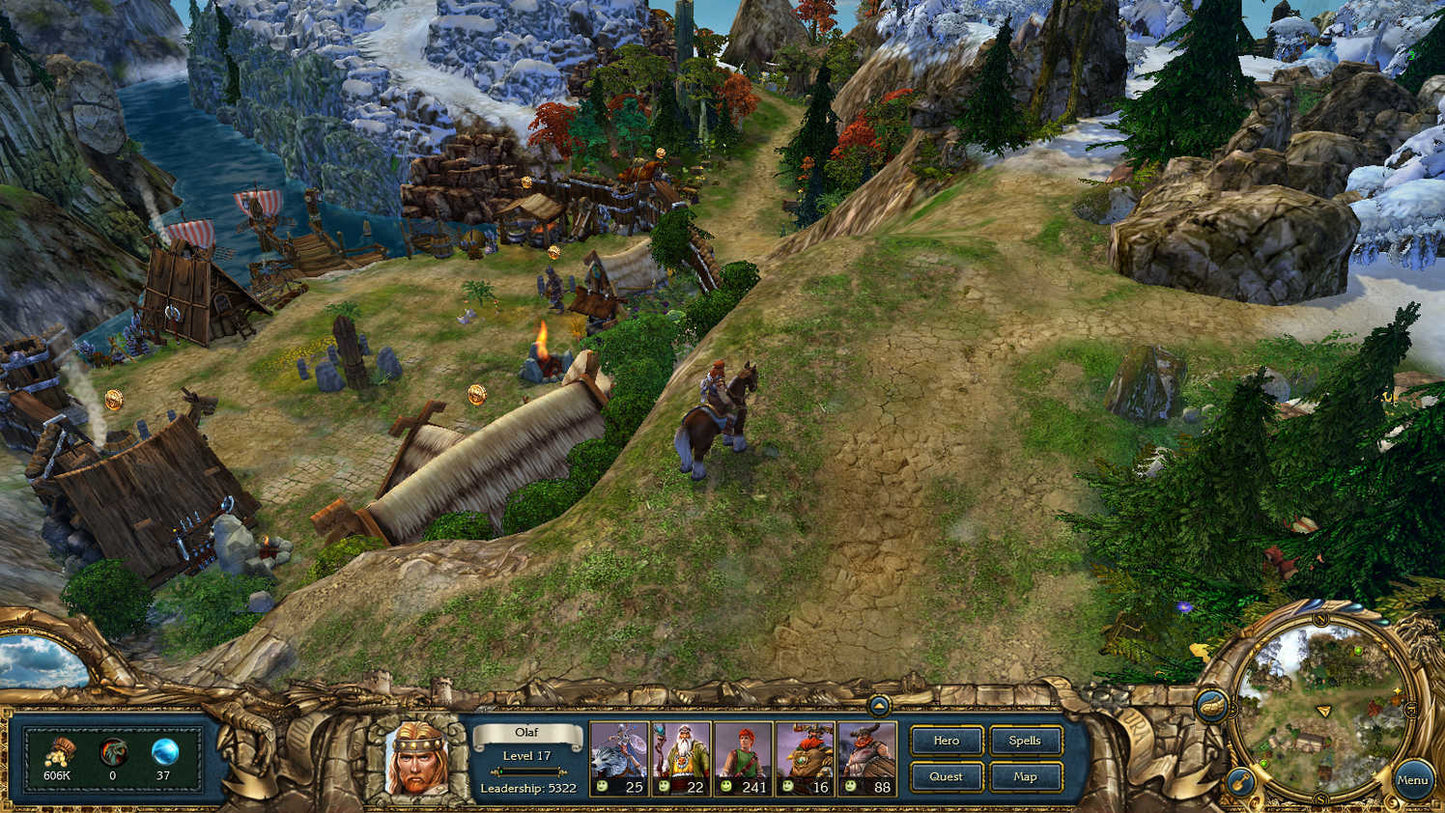Pick the red-bearded dwarf troop with 16 units
Screen dimensions: 1445x813
[805, 751]
